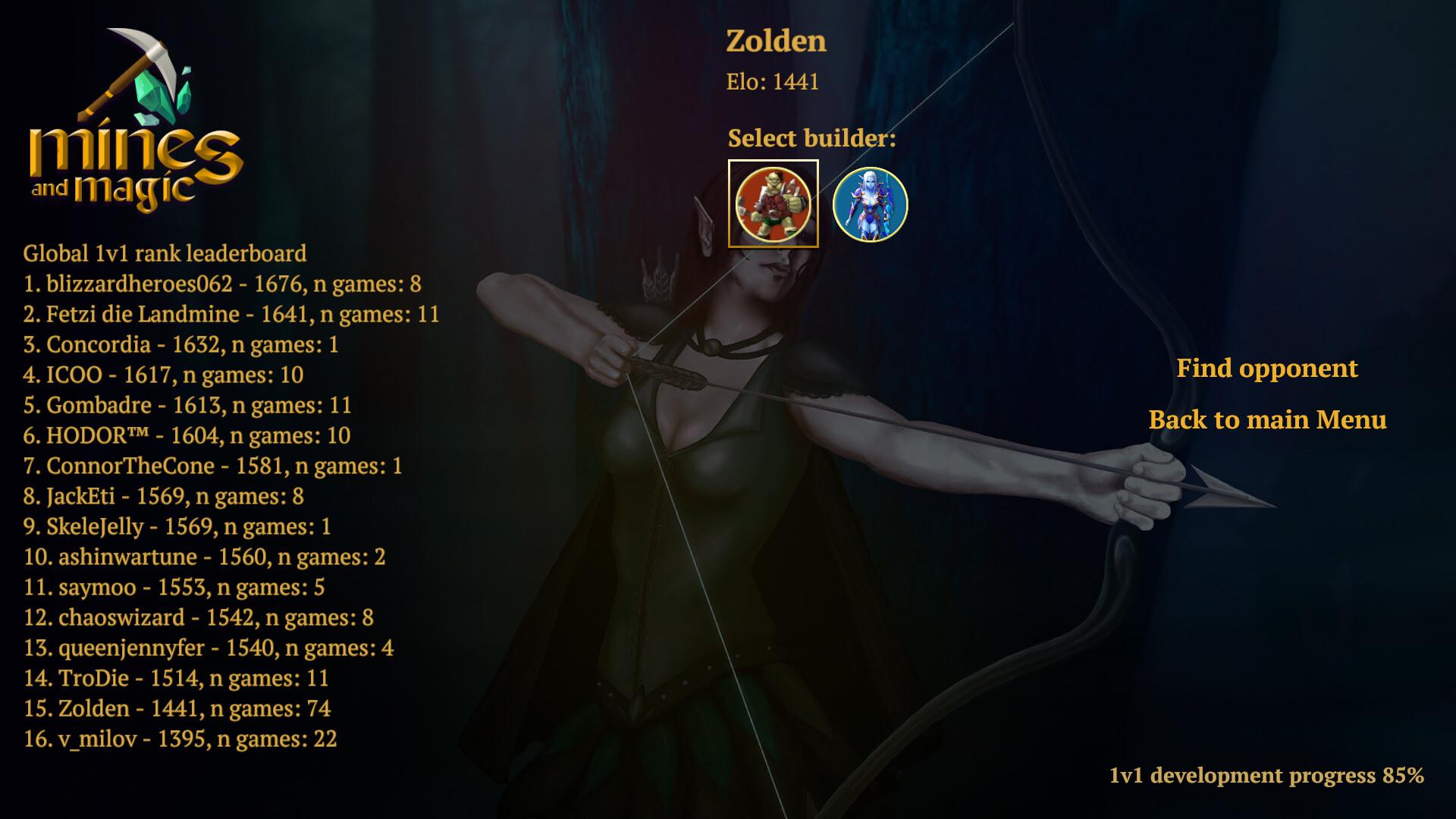Choose the ashinwartune ranking row
Viewport: 1456px width, 819px height.
coord(204,557)
